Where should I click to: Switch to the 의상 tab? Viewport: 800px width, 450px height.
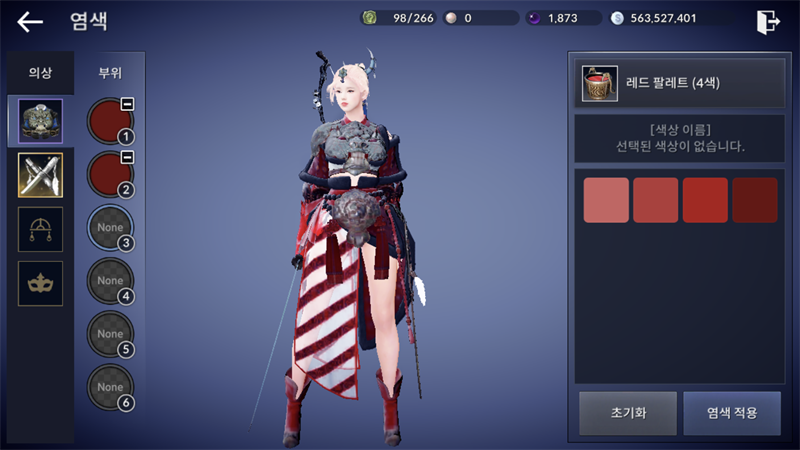[40, 73]
